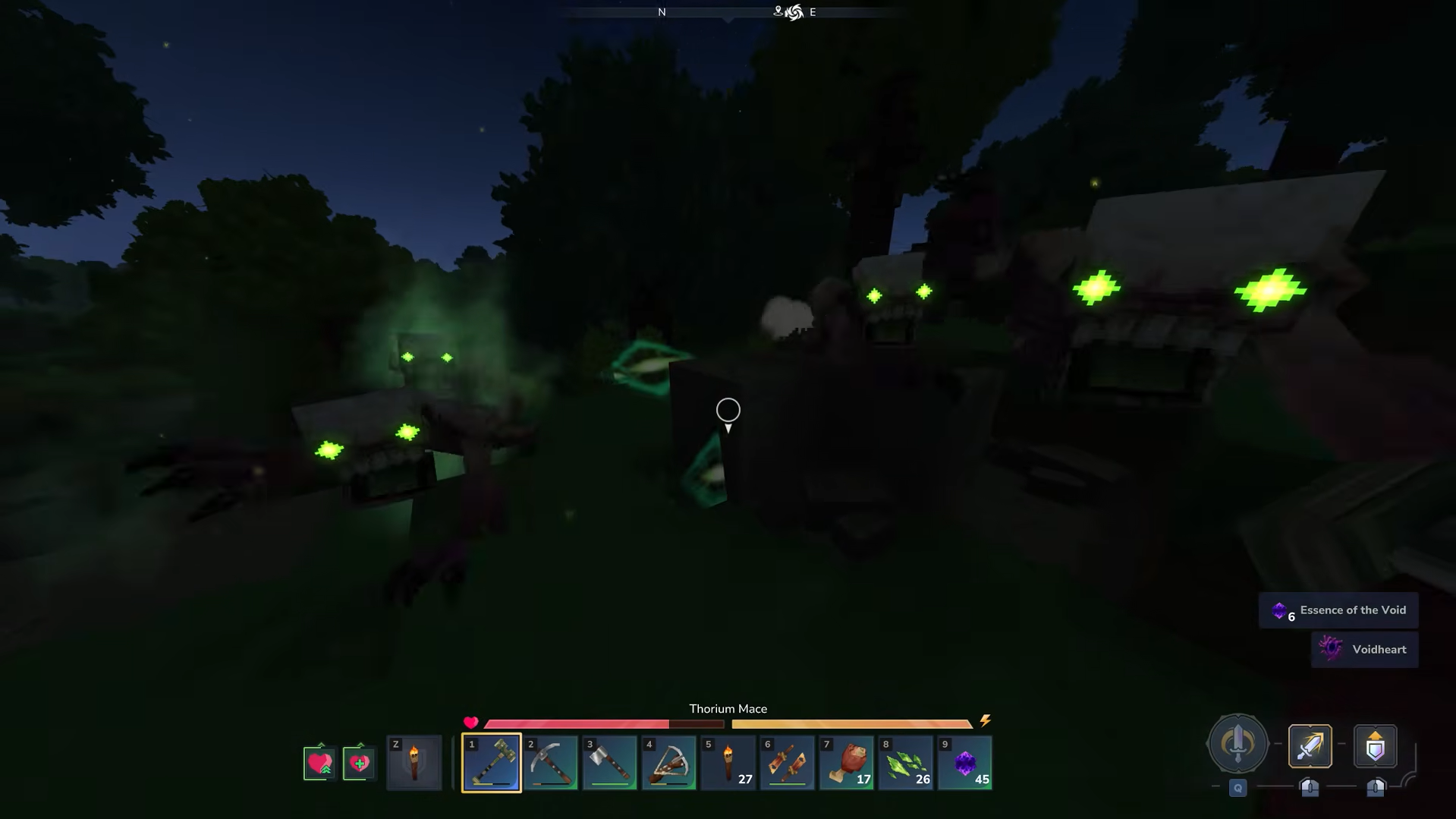The image size is (1456, 819).
Task: Toggle the health boost heart buff
Action: tap(319, 762)
